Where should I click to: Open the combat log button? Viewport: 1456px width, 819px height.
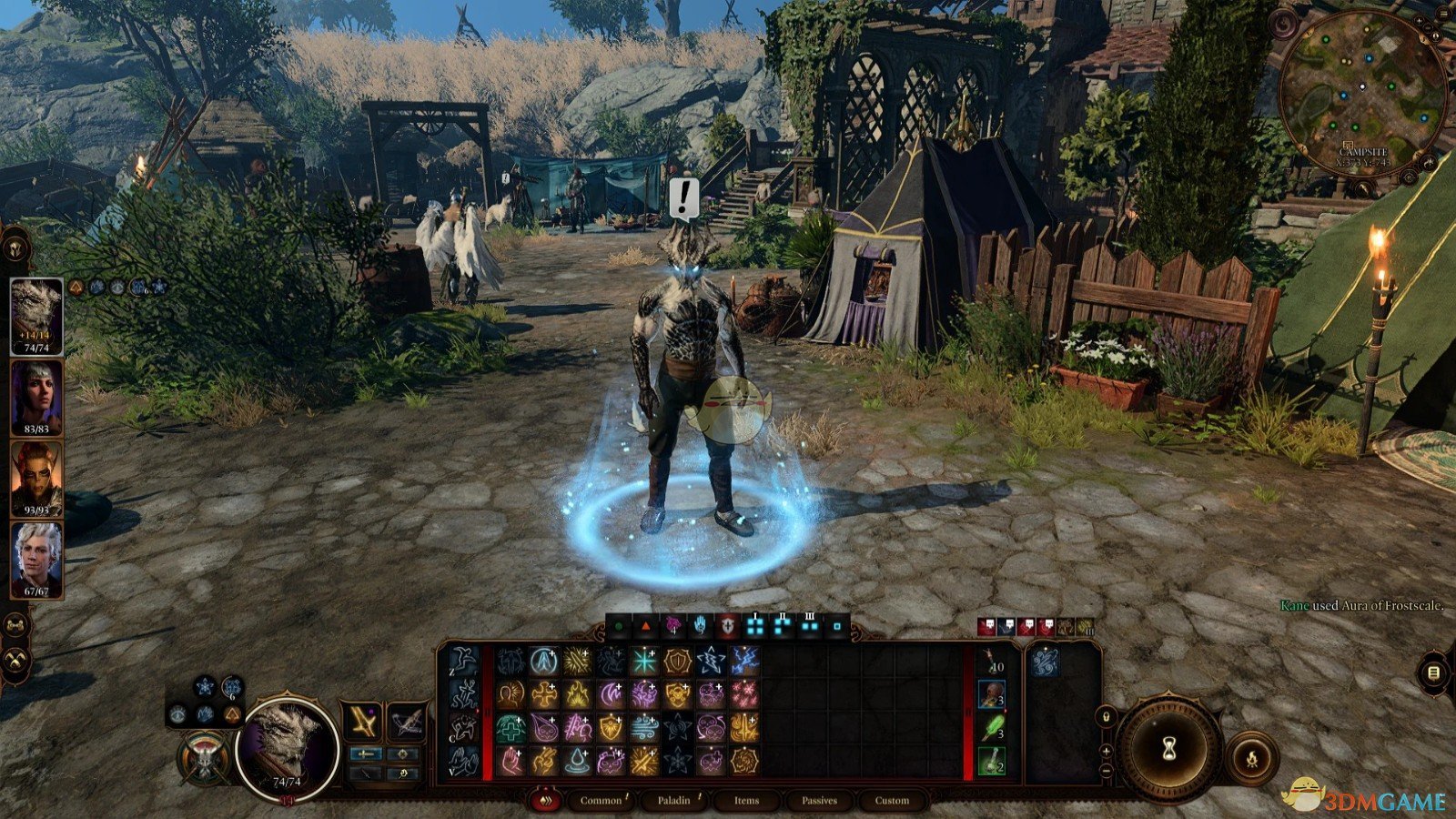pyautogui.click(x=1433, y=672)
